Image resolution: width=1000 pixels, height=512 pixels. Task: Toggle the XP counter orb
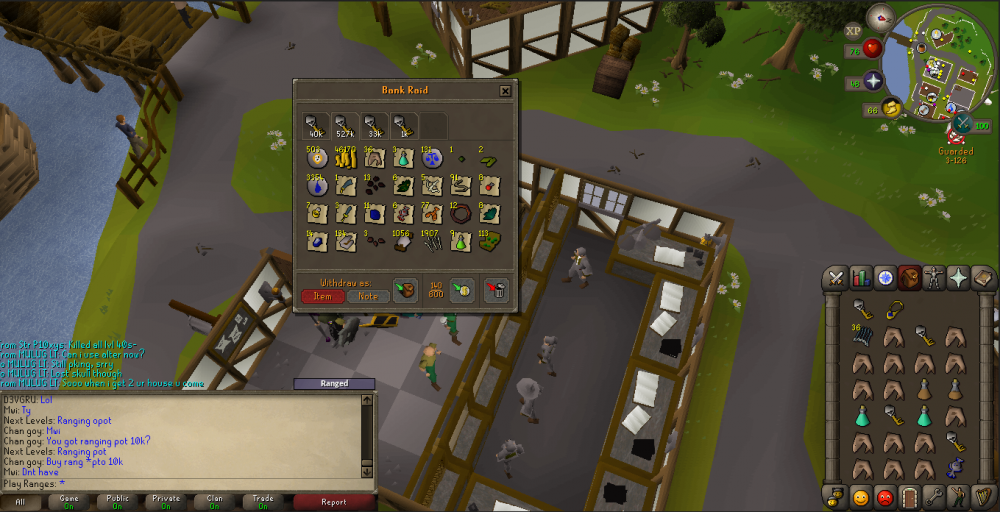[853, 31]
